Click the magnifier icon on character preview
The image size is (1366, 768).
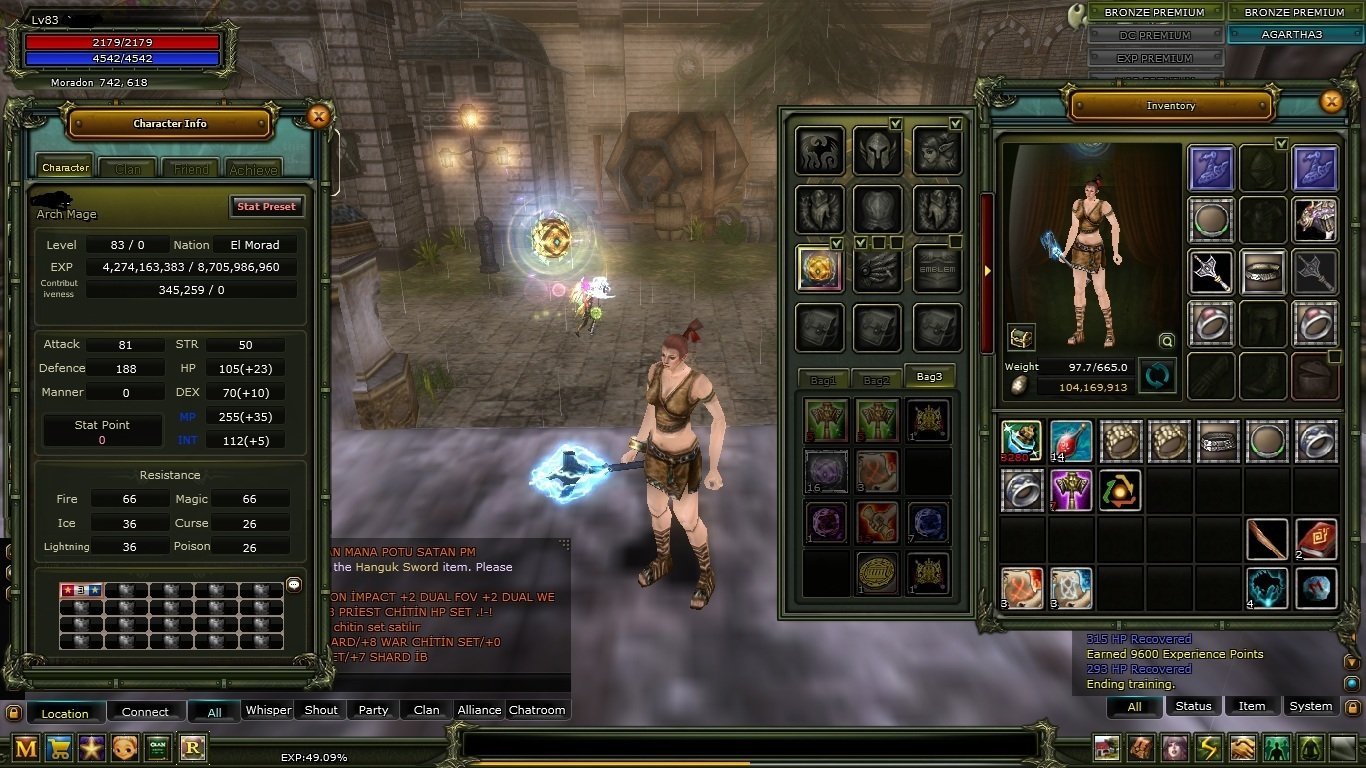[1167, 340]
